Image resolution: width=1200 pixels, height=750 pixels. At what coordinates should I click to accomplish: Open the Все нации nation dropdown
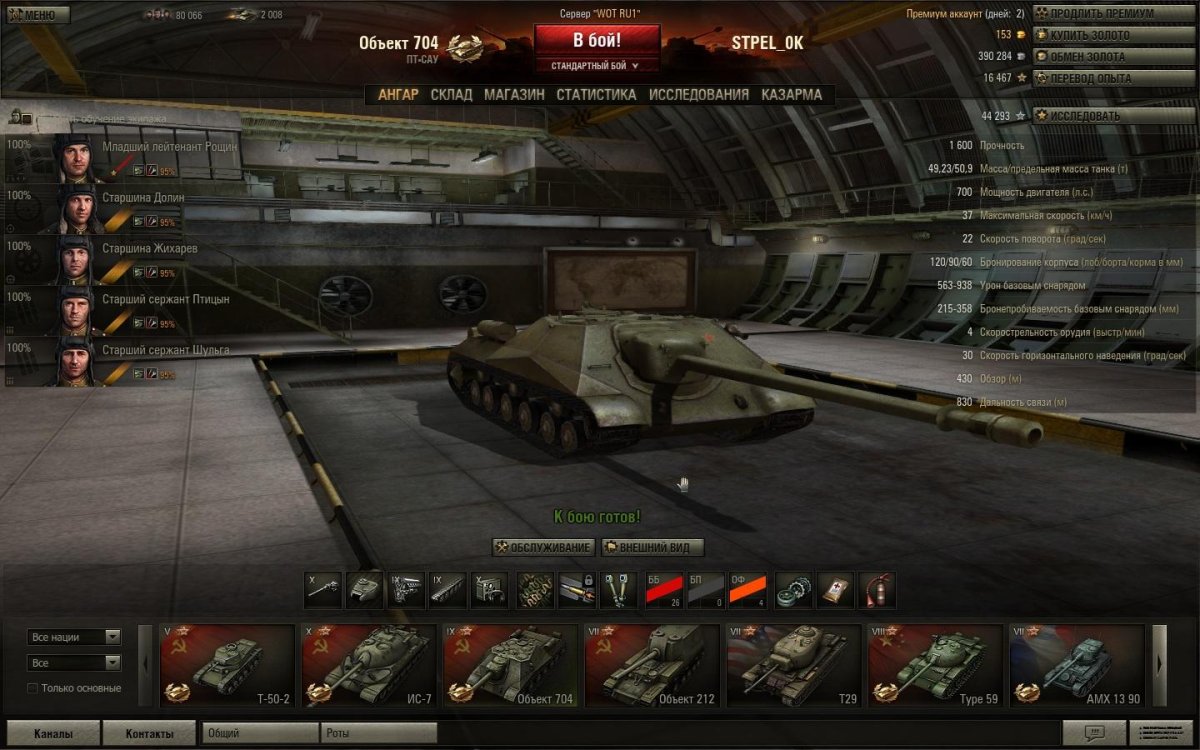coord(75,637)
